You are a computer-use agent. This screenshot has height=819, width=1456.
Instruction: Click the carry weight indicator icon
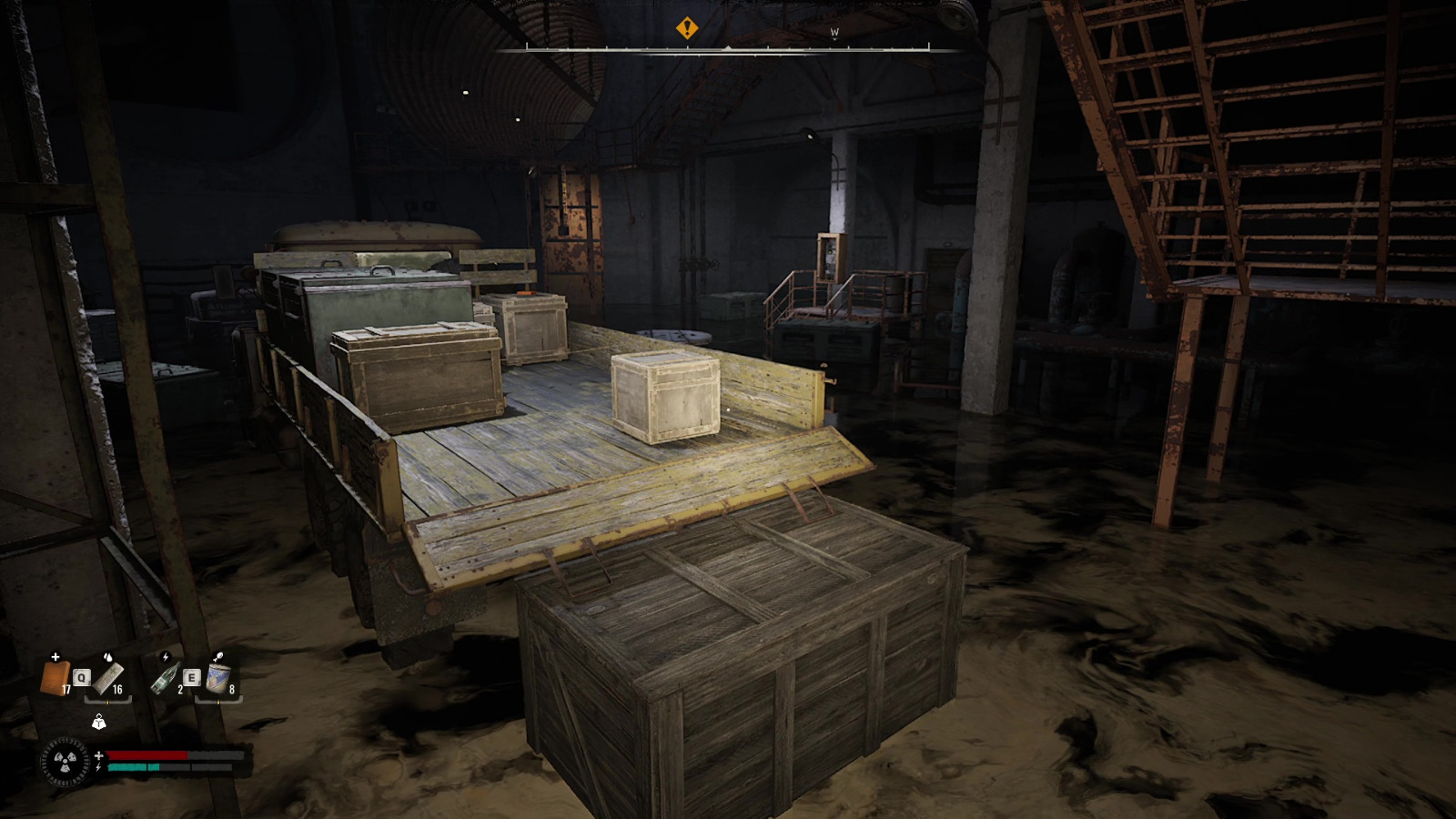[x=99, y=722]
